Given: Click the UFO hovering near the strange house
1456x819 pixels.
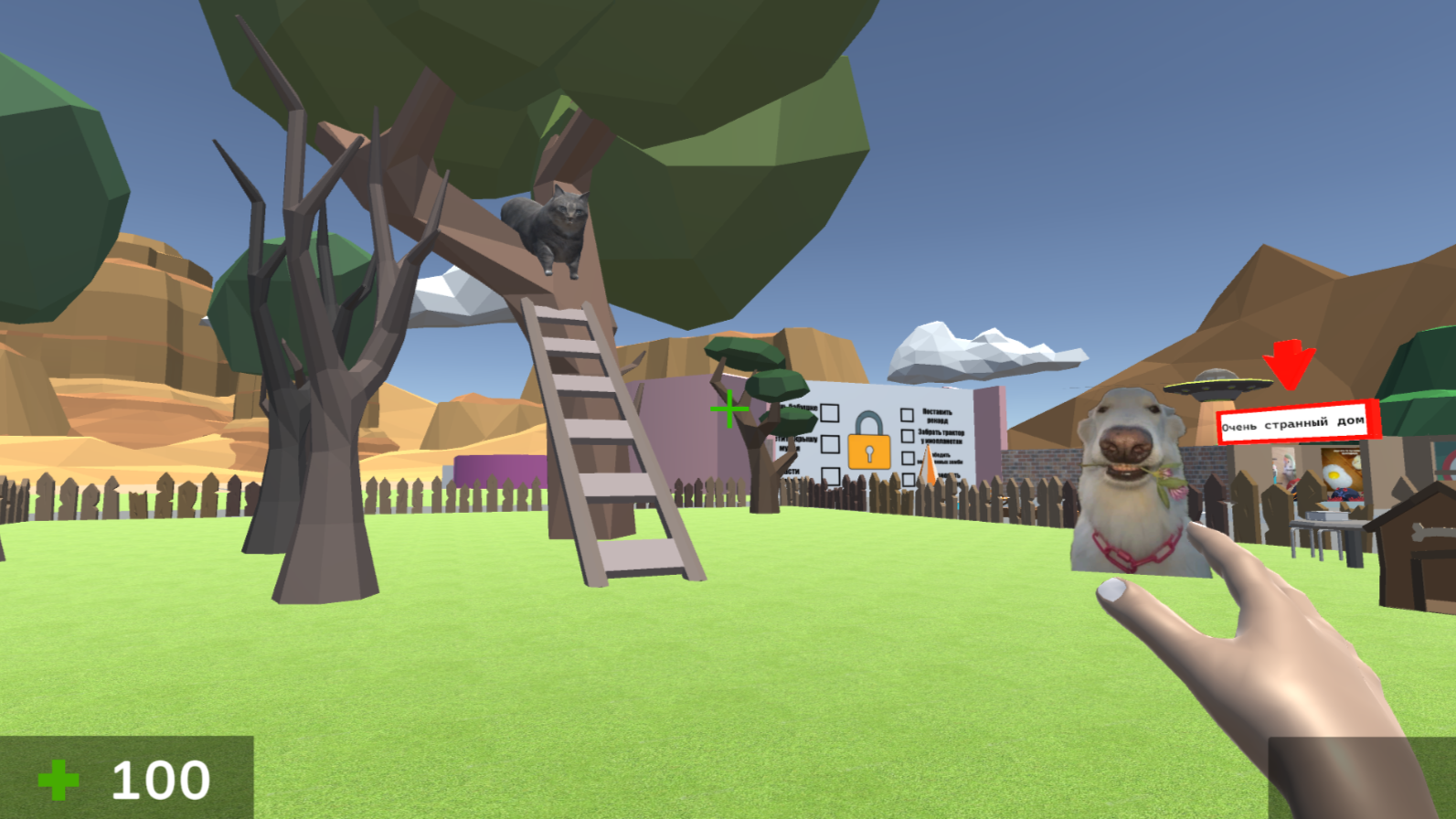Looking at the screenshot, I should 1216,384.
